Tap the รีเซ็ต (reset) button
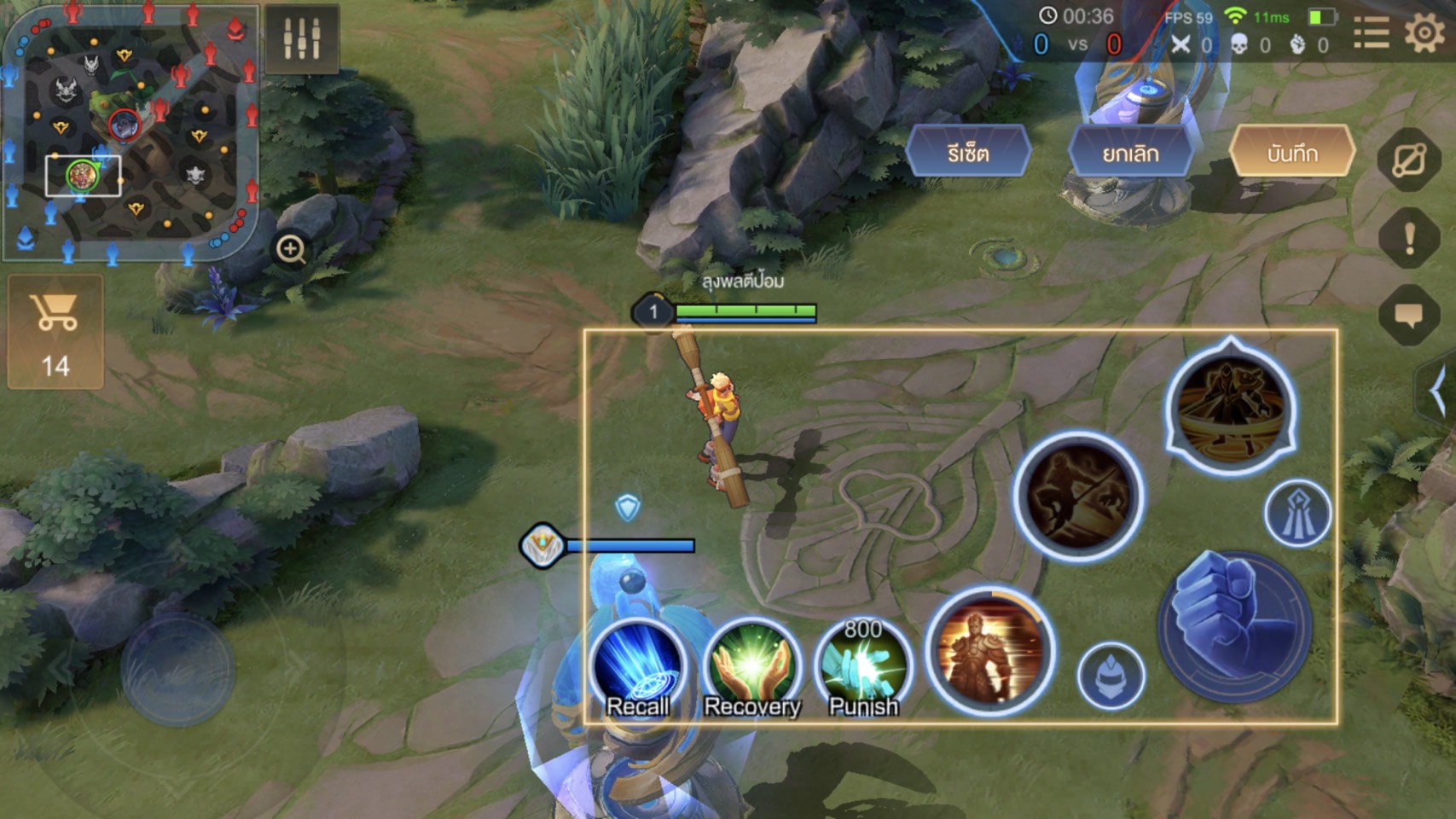This screenshot has height=819, width=1456. click(968, 154)
